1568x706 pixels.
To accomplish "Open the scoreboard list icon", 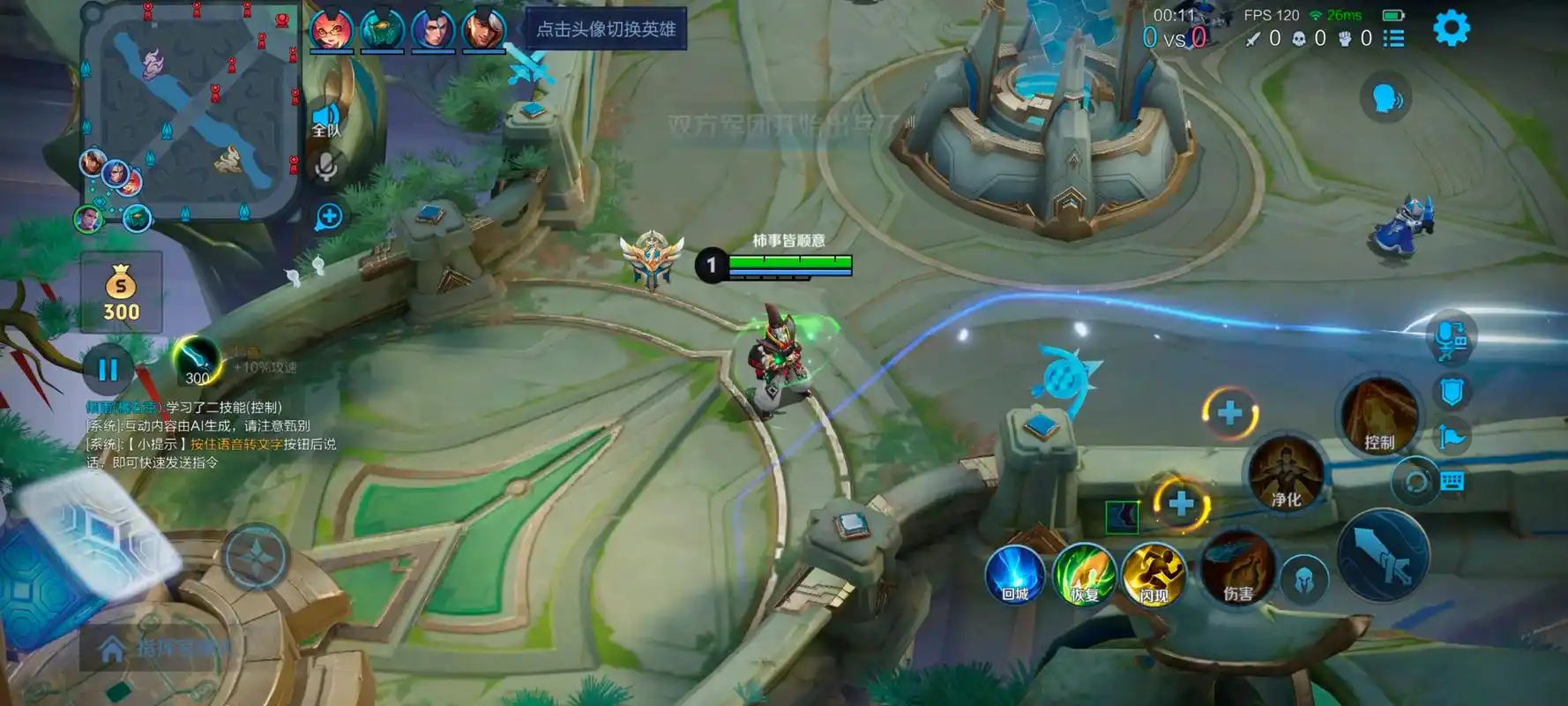I will pyautogui.click(x=1393, y=38).
